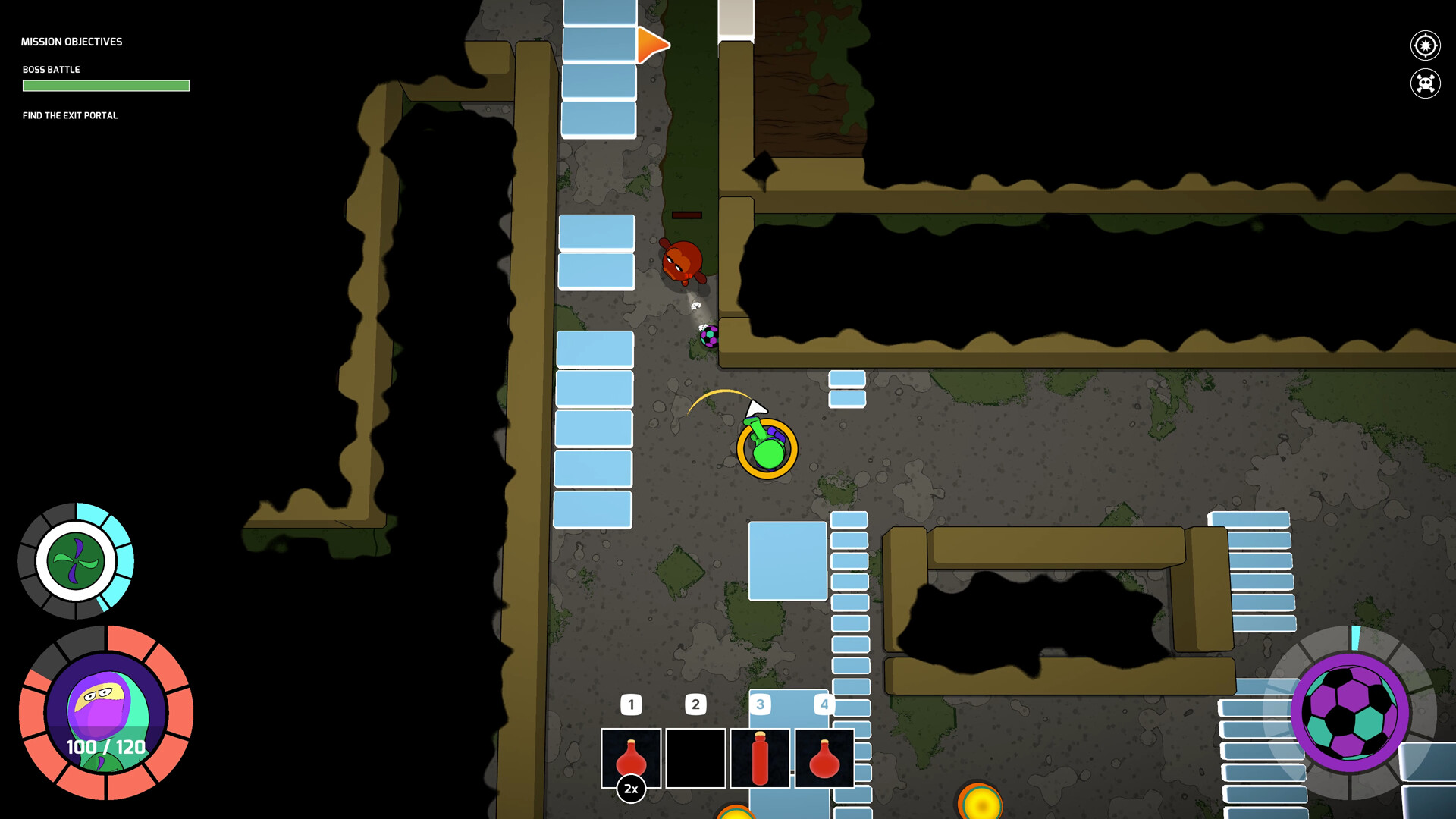The width and height of the screenshot is (1456, 819).
Task: Select the tall red bottle in slot 3
Action: 759,758
